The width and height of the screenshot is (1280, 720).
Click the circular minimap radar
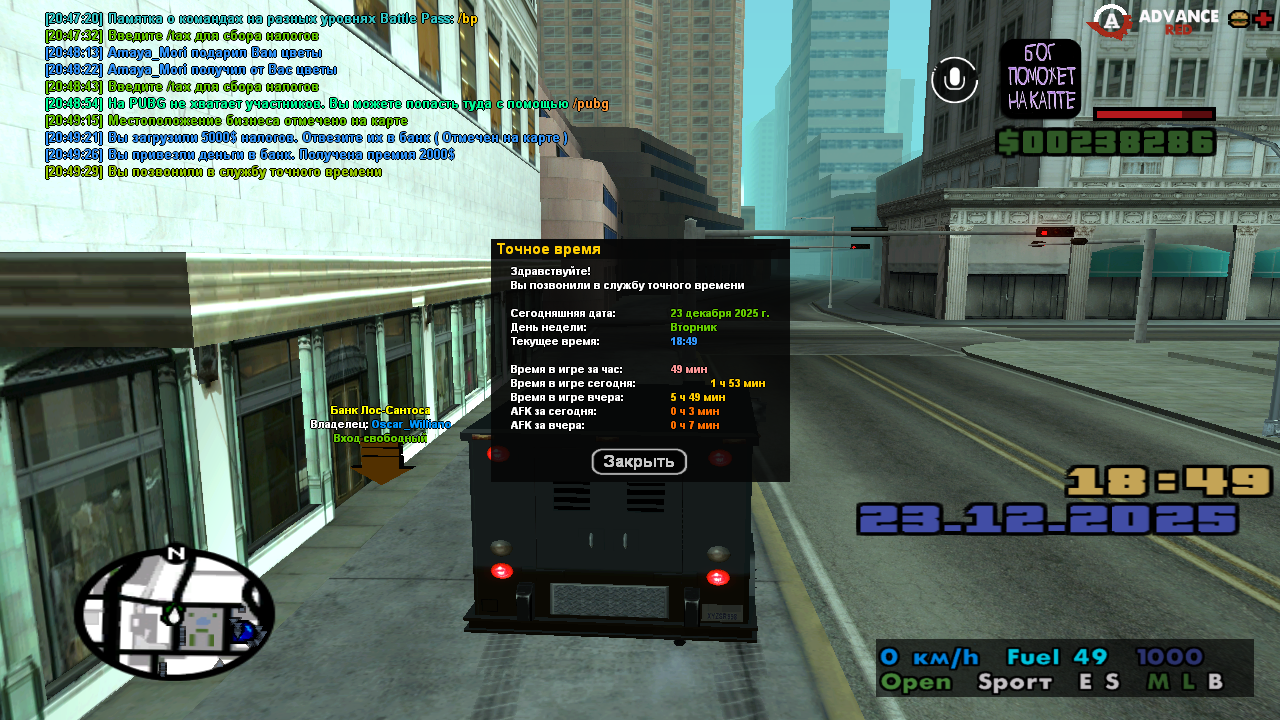coord(174,614)
